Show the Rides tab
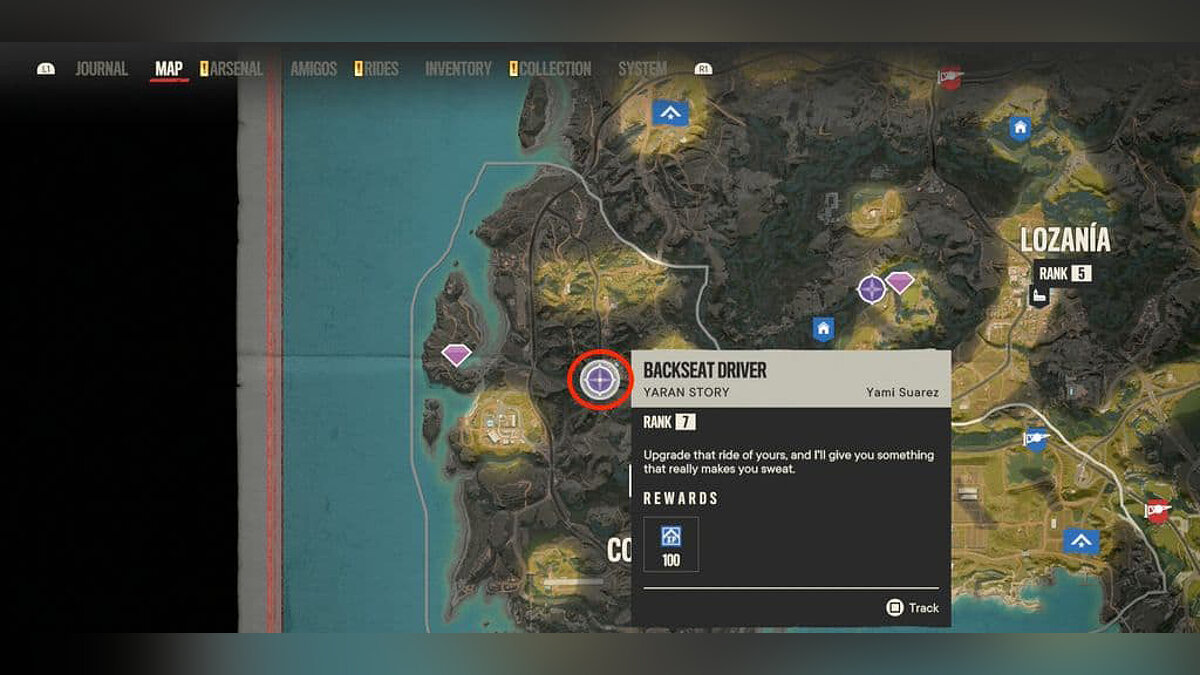The width and height of the screenshot is (1200, 675). pyautogui.click(x=380, y=69)
